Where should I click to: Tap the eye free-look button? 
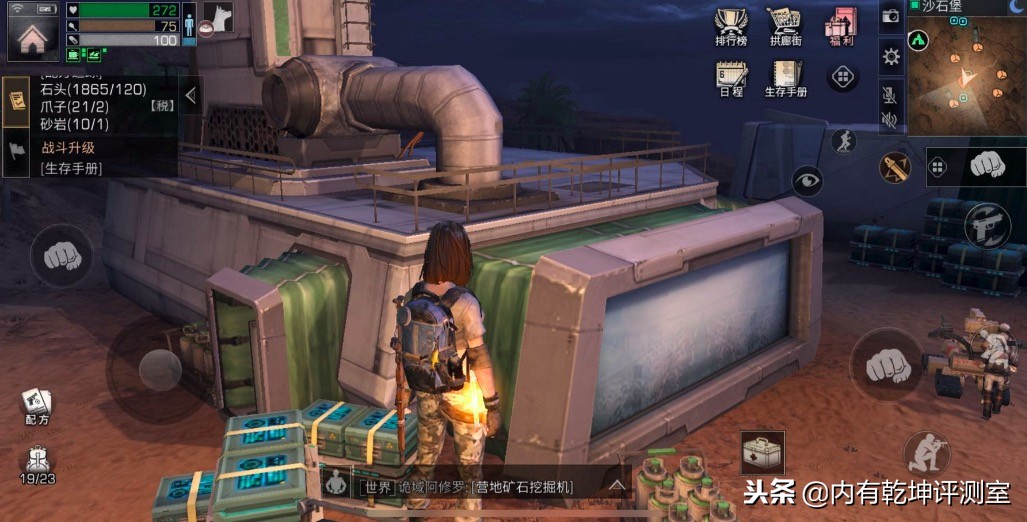(806, 180)
